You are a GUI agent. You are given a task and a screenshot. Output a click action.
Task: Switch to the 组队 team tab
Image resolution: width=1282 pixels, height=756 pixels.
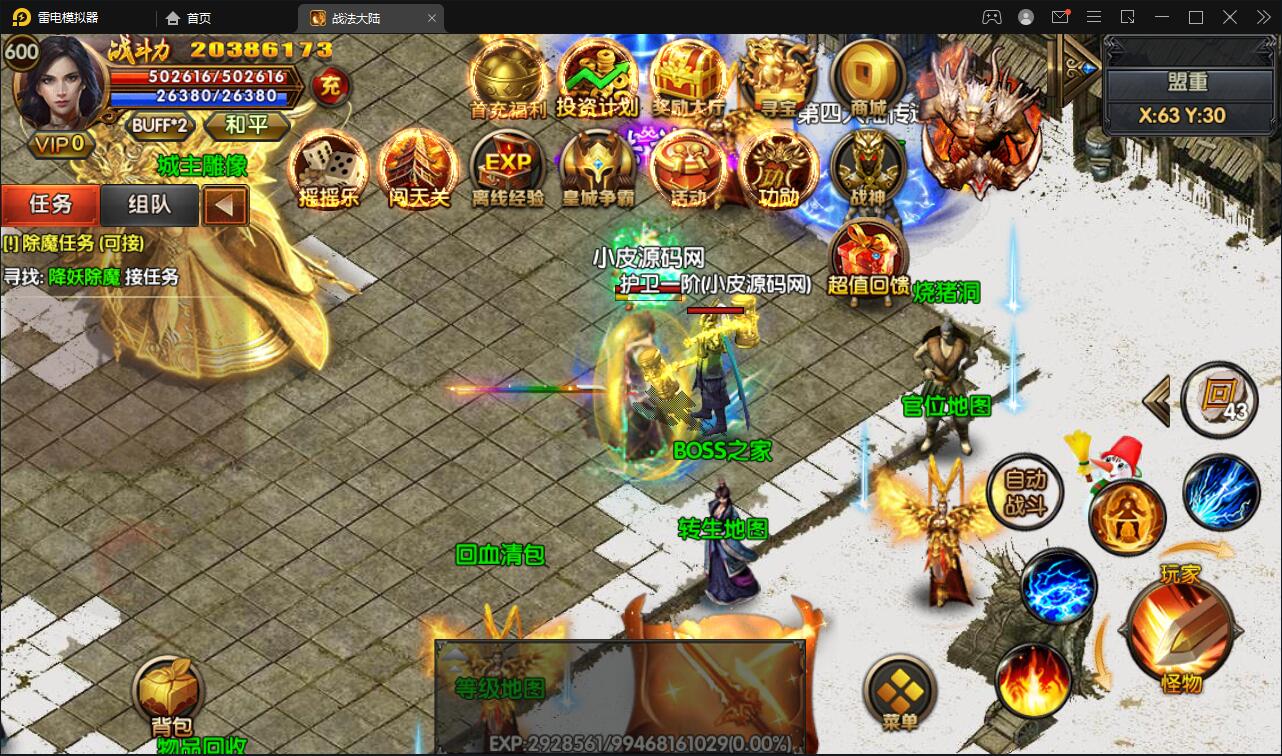(149, 205)
